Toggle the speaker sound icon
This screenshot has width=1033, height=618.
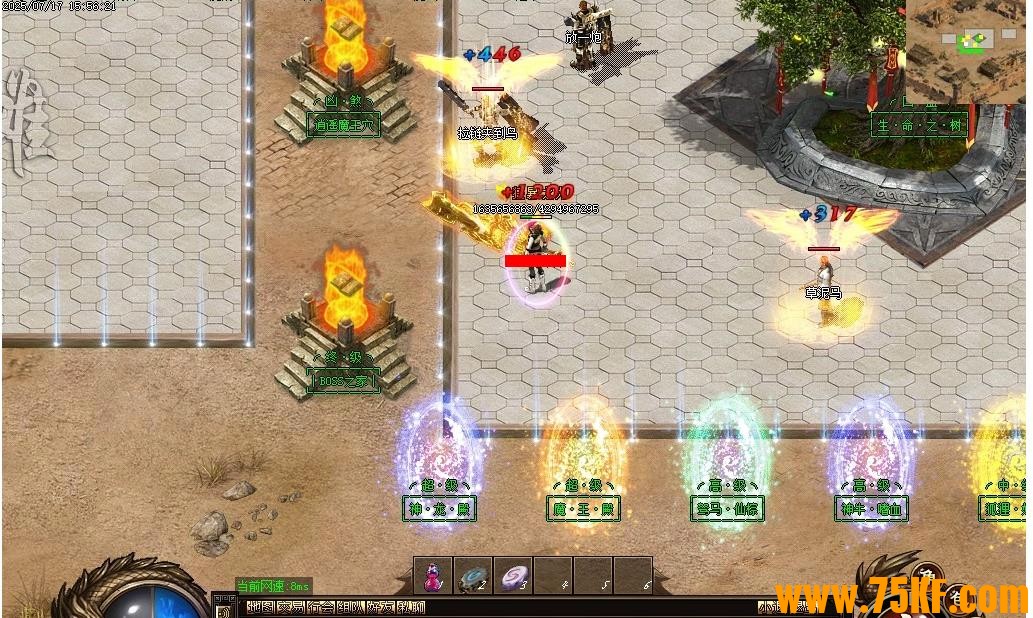[x=226, y=609]
